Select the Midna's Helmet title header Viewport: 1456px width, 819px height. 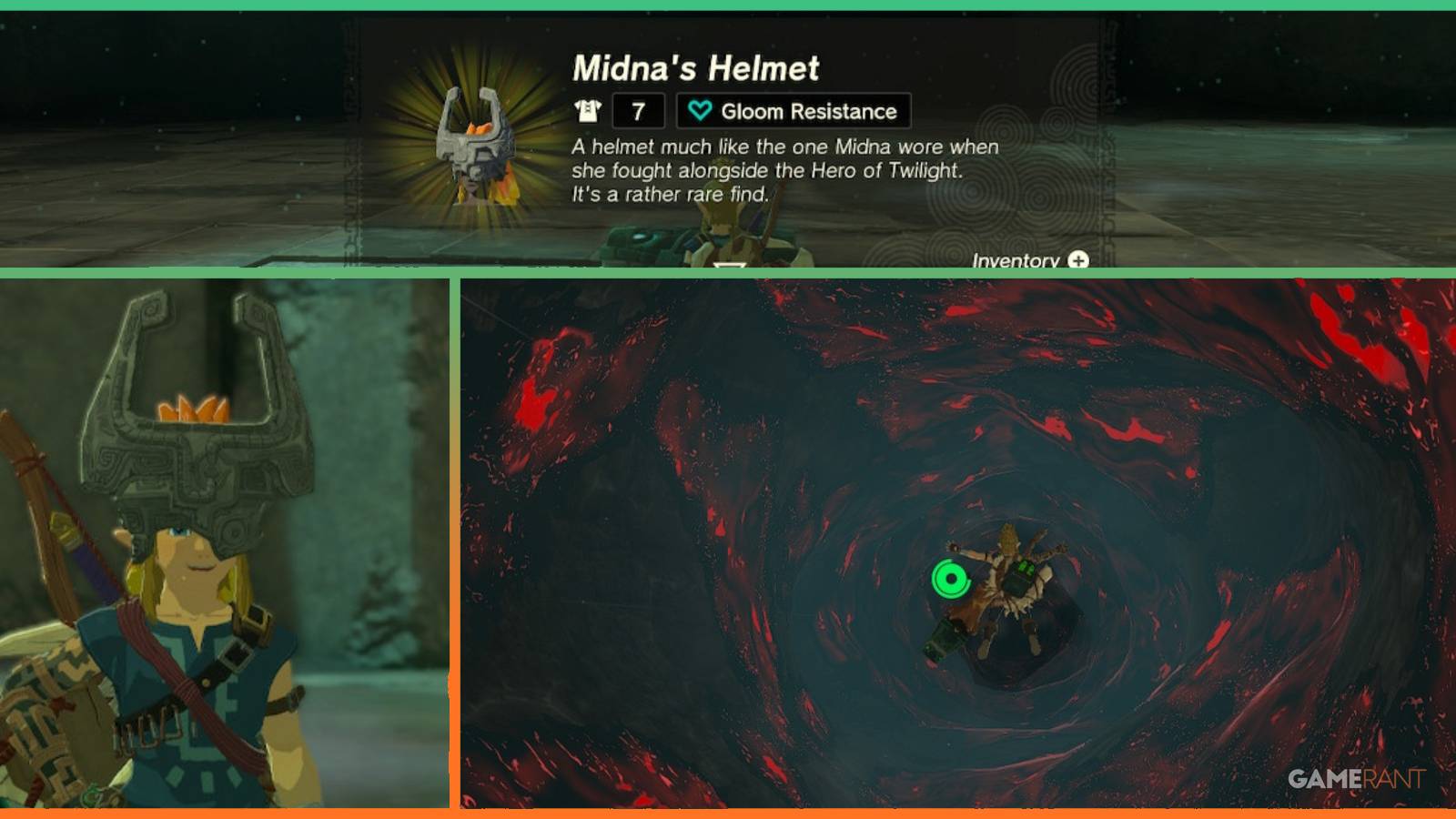tap(696, 66)
